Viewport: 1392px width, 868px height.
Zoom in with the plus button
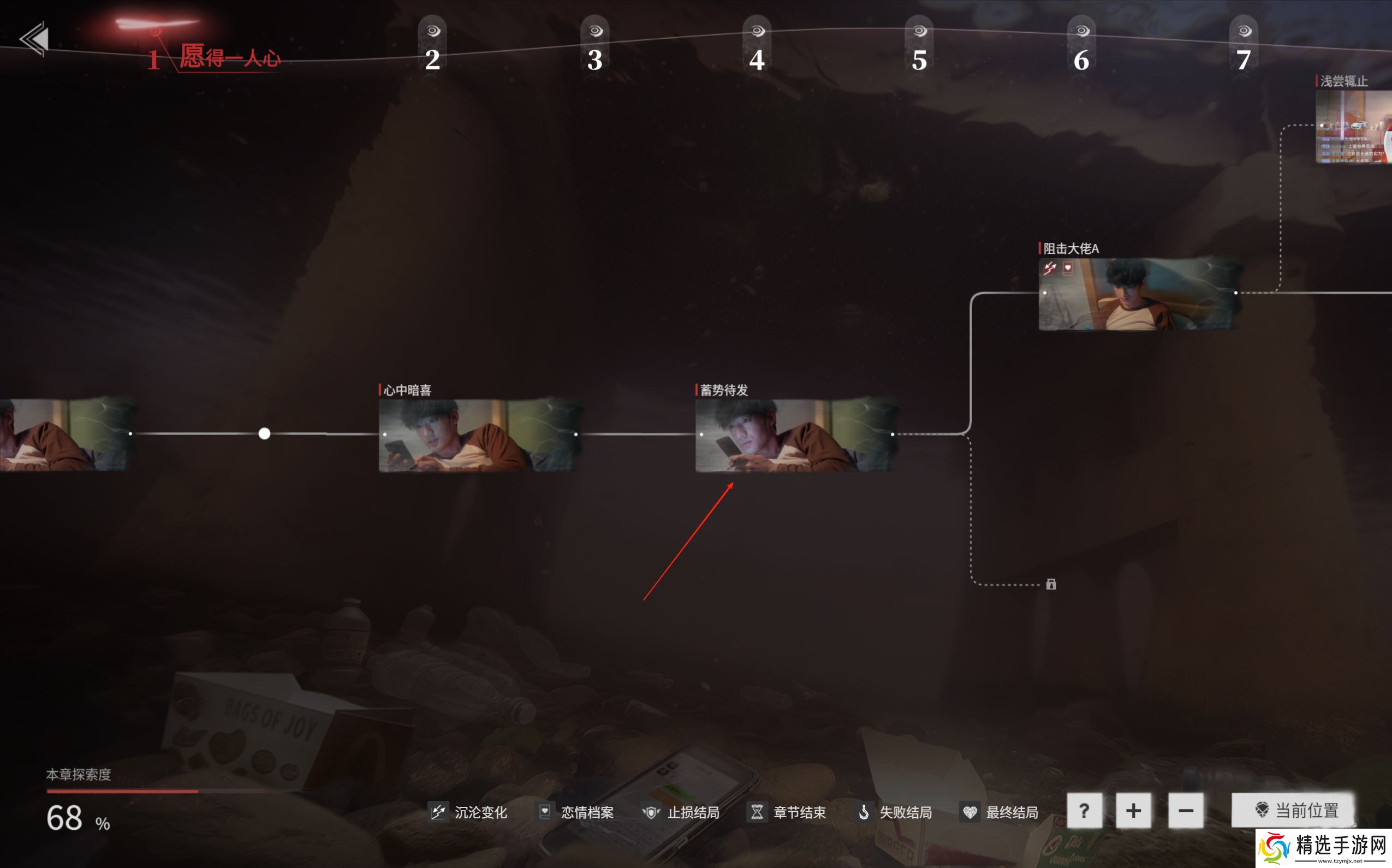click(1133, 811)
